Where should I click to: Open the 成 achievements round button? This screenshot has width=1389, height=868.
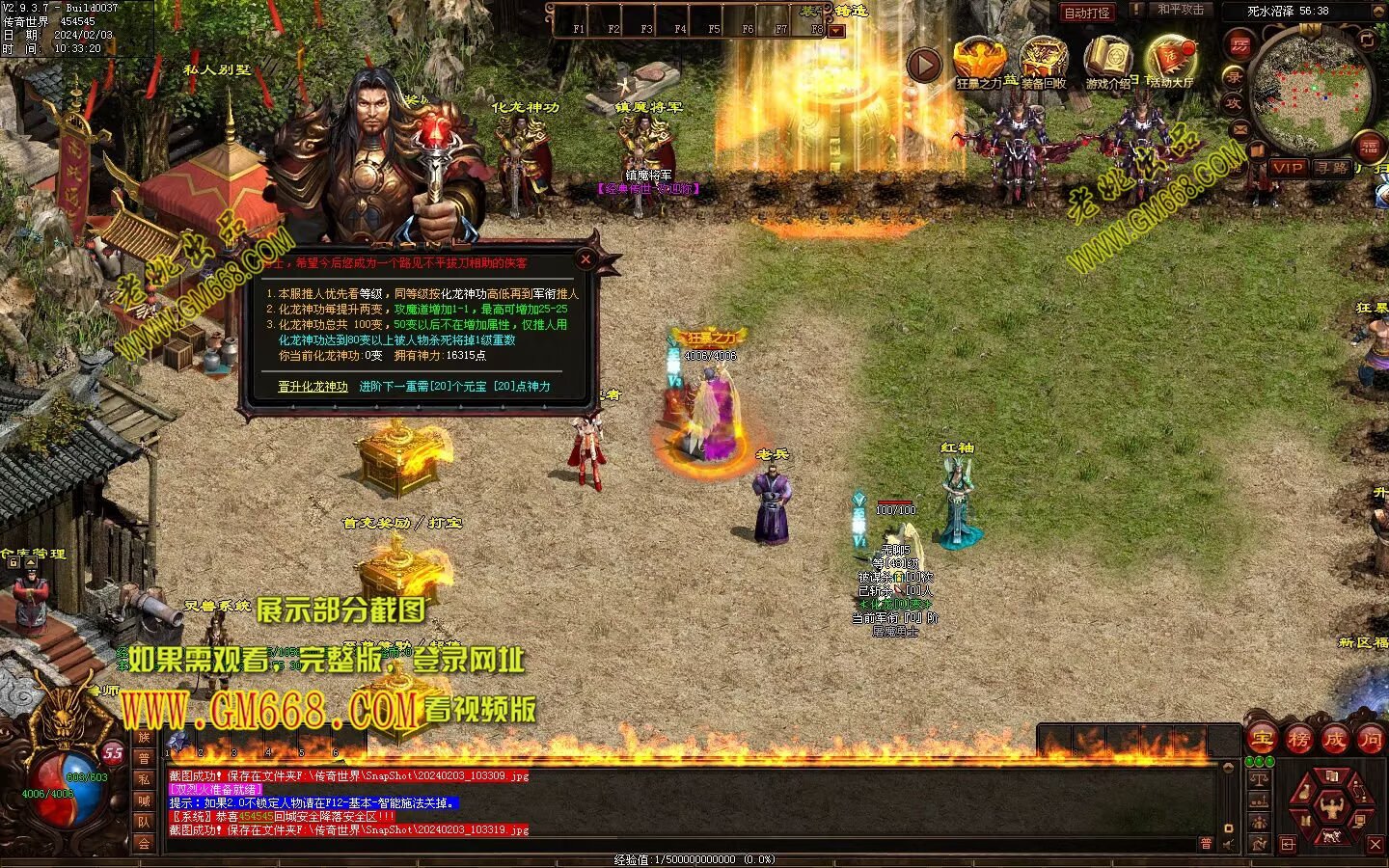click(1335, 740)
